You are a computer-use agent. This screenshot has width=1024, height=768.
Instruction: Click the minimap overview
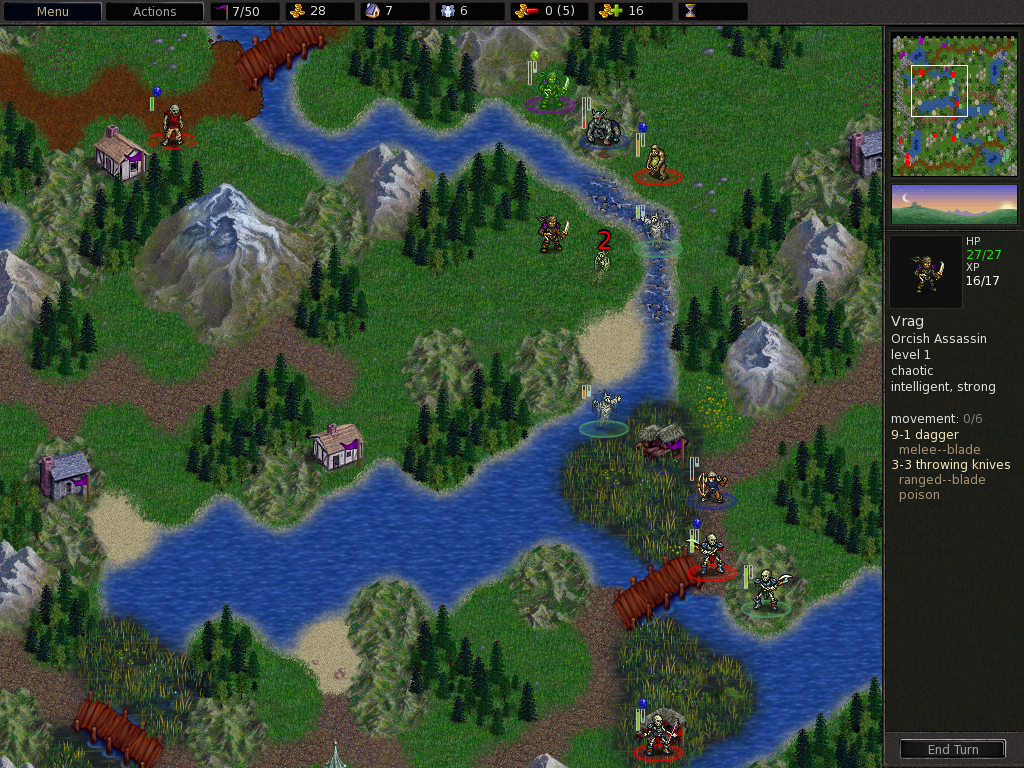point(954,104)
